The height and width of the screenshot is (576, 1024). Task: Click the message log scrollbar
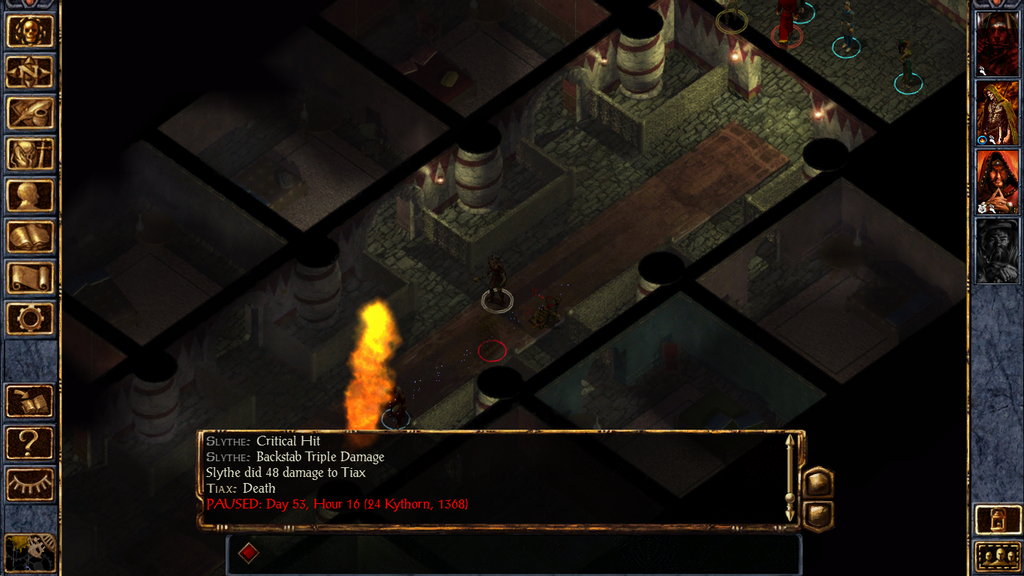(790, 478)
